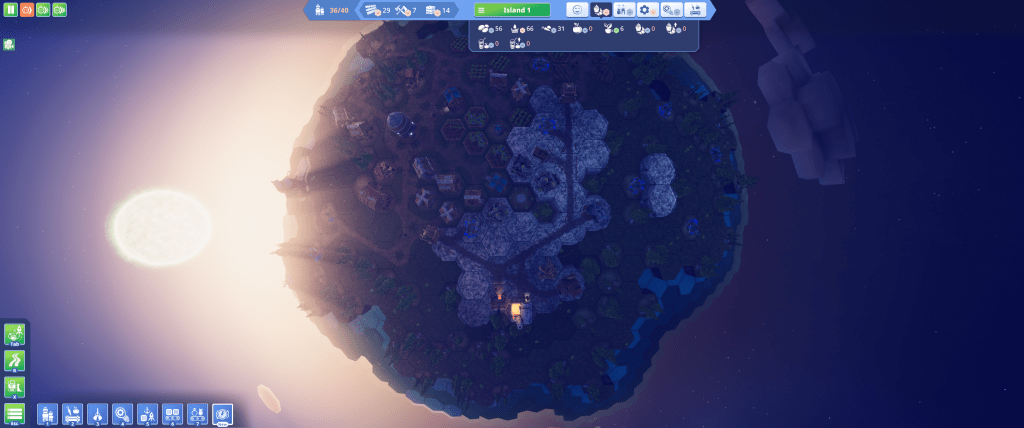Select the highlighted last build category
This screenshot has width=1024, height=428.
click(x=222, y=413)
